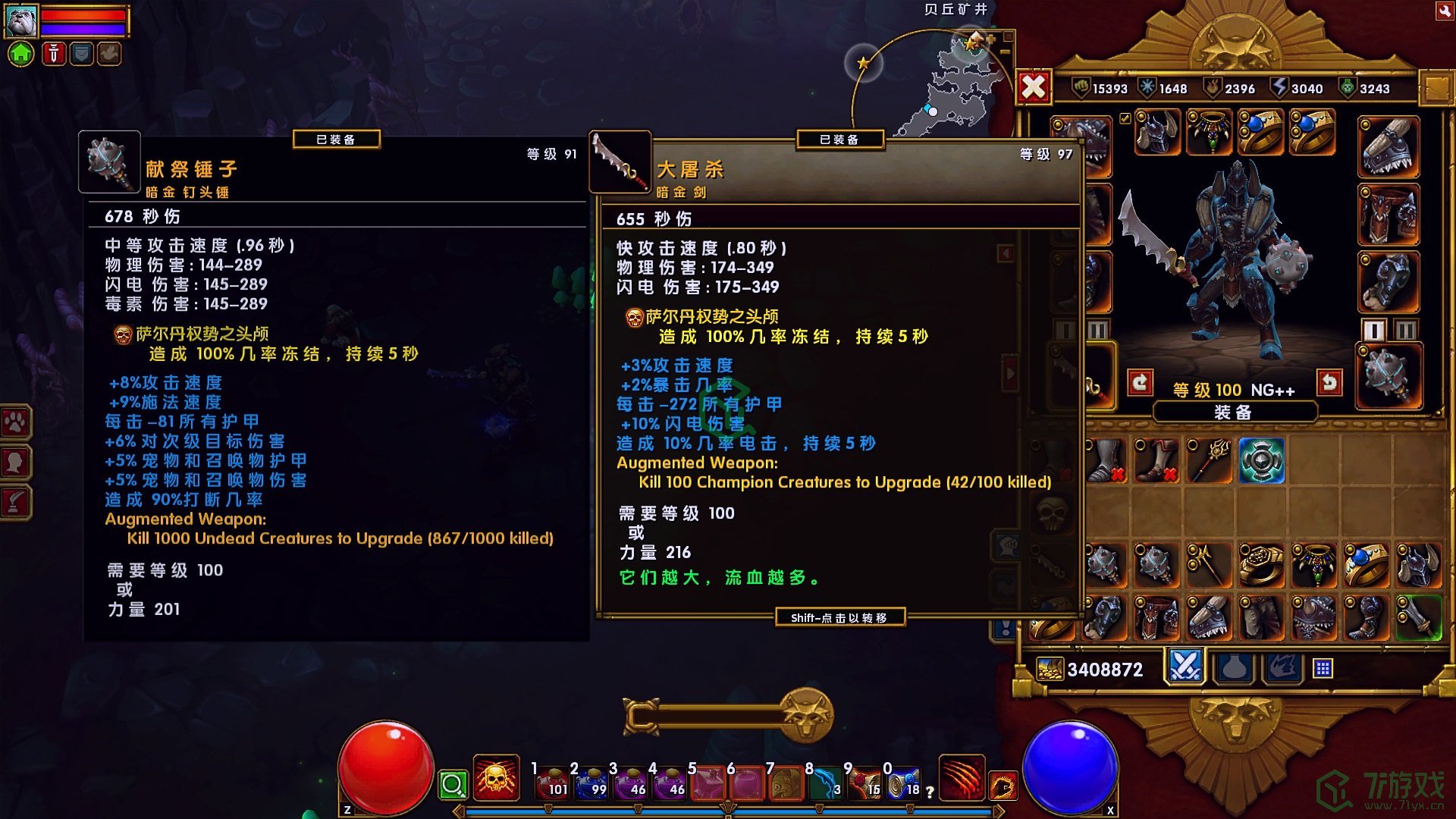The image size is (1456, 819).
Task: Close the inventory panel with red X
Action: (1033, 88)
